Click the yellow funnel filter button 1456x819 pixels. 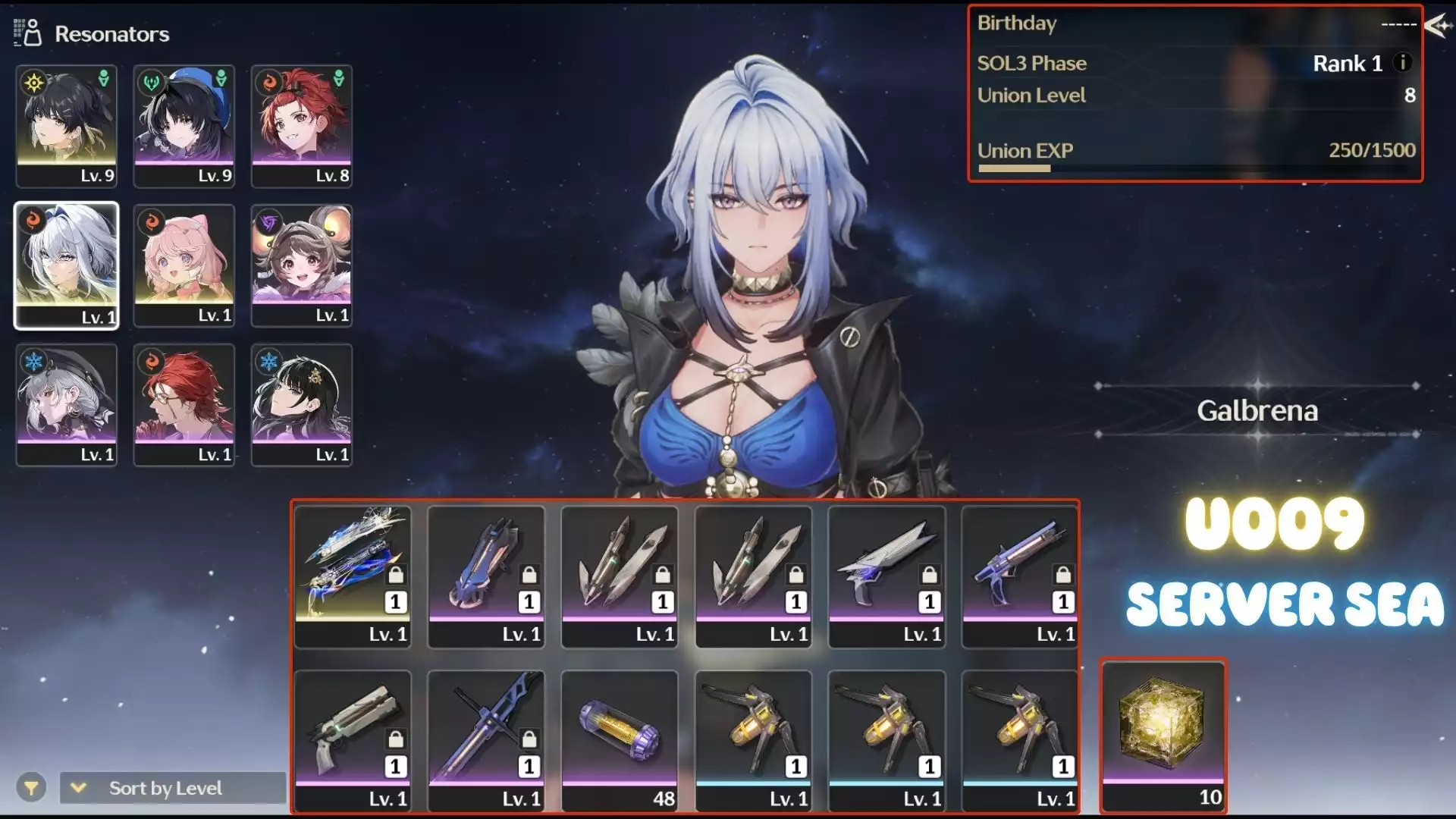coord(31,788)
